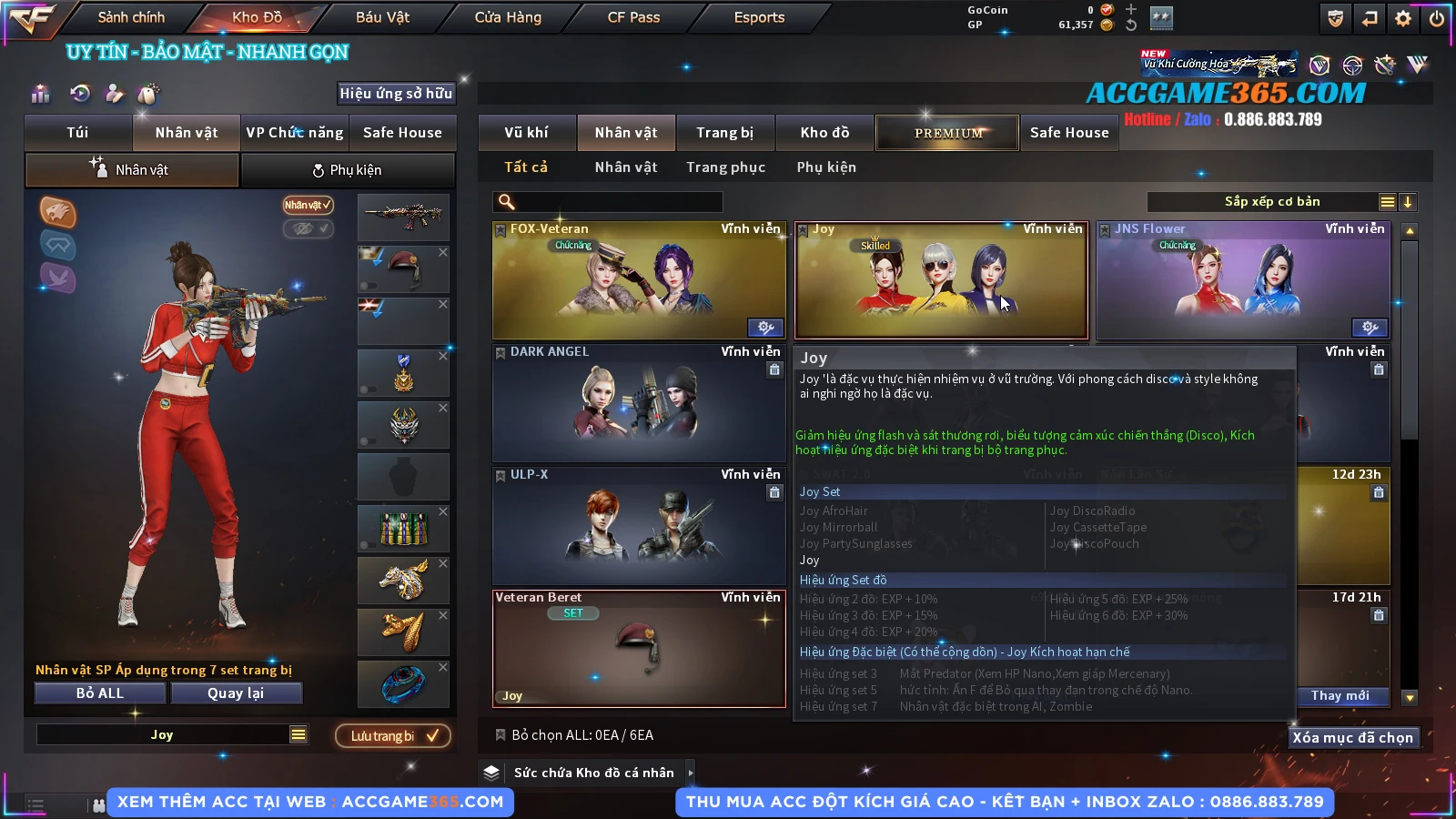1456x819 pixels.
Task: Switch left panel to Phụ kiện tab
Action: click(x=348, y=170)
